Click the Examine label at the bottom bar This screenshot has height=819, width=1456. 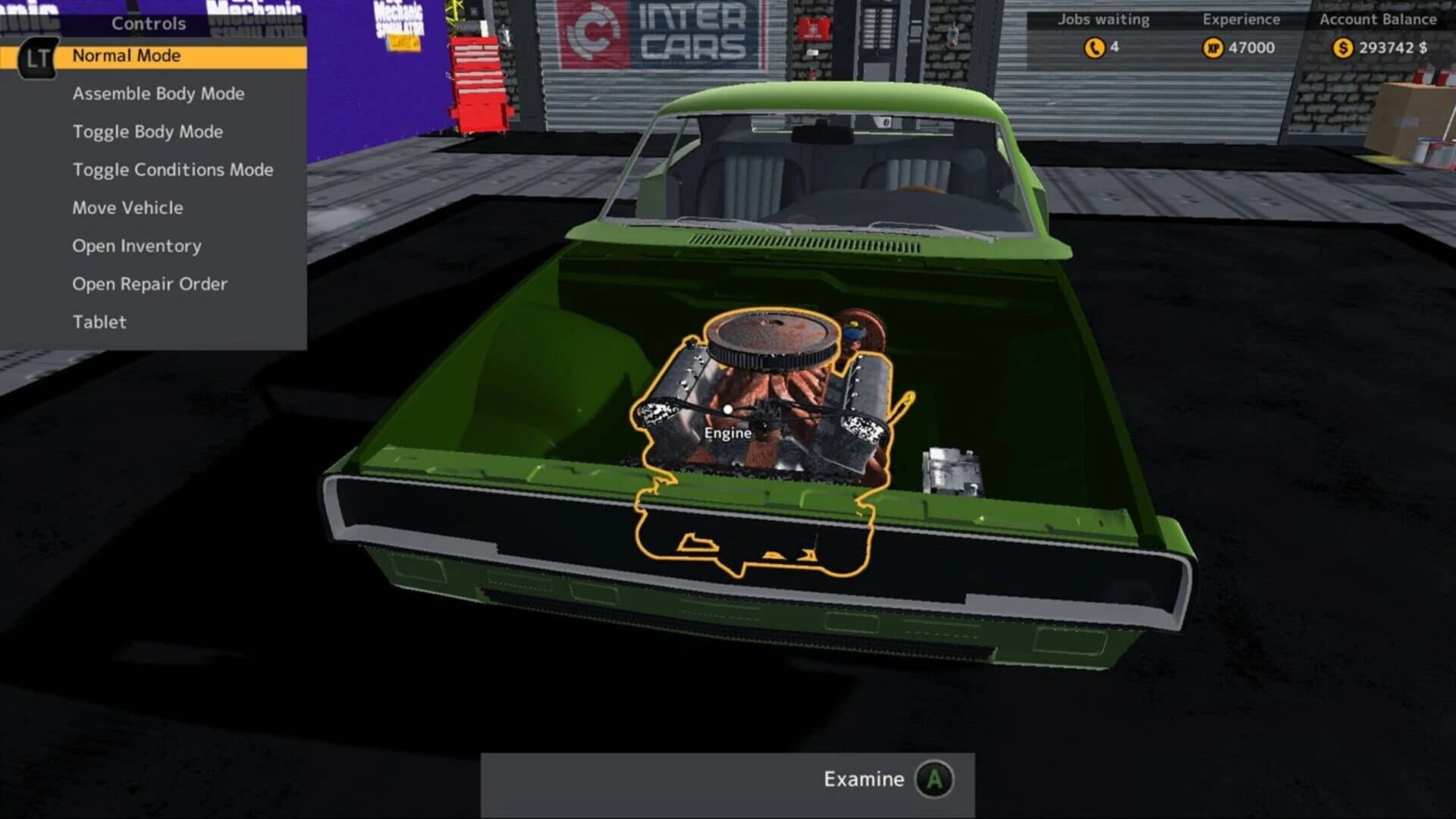[x=862, y=778]
